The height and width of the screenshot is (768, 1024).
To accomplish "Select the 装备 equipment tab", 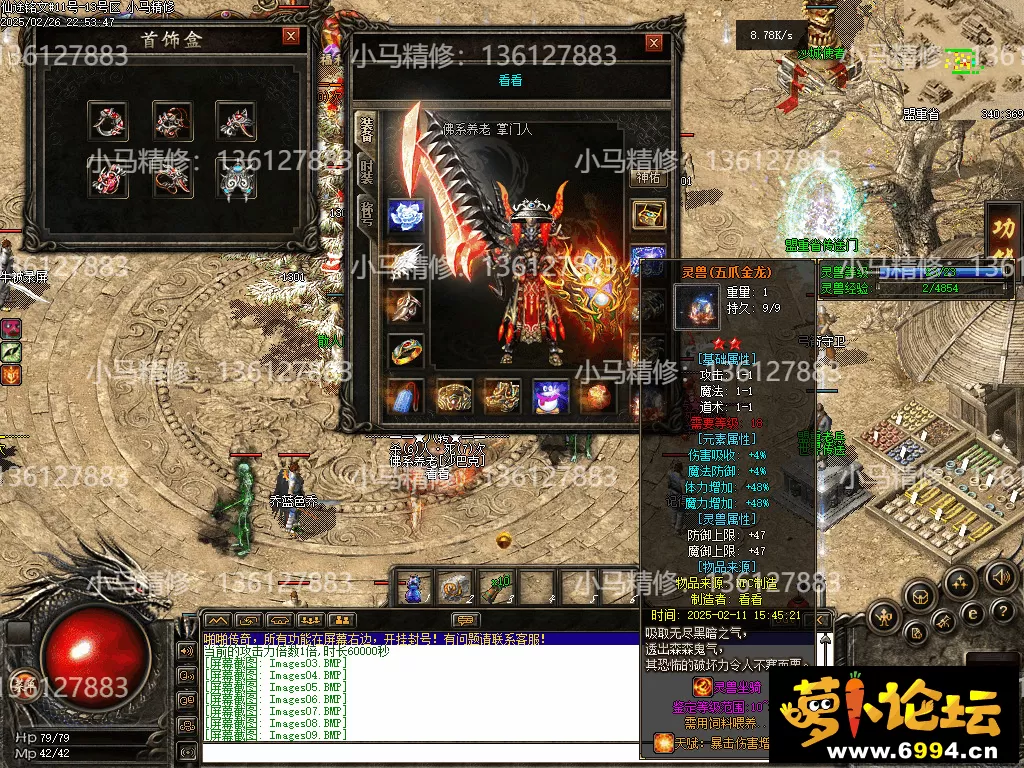I will (x=367, y=128).
